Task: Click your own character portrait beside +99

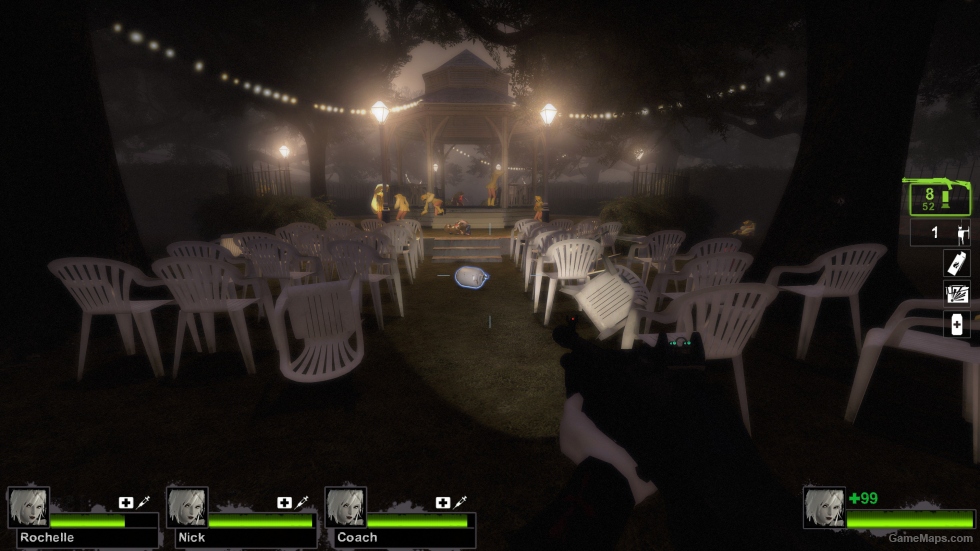Action: tap(824, 507)
